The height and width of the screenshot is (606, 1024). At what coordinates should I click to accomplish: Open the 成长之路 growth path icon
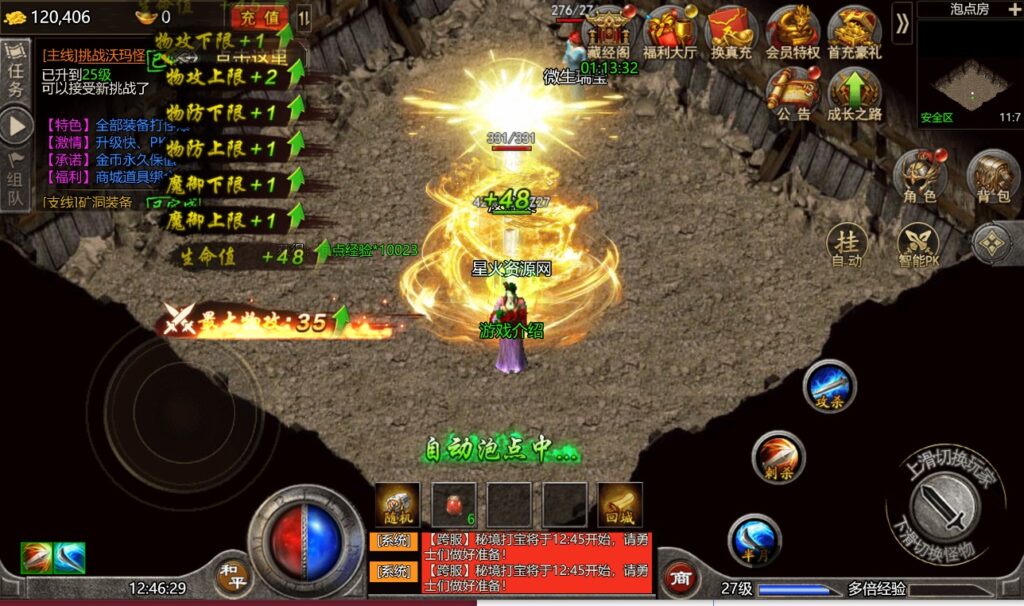pos(854,92)
